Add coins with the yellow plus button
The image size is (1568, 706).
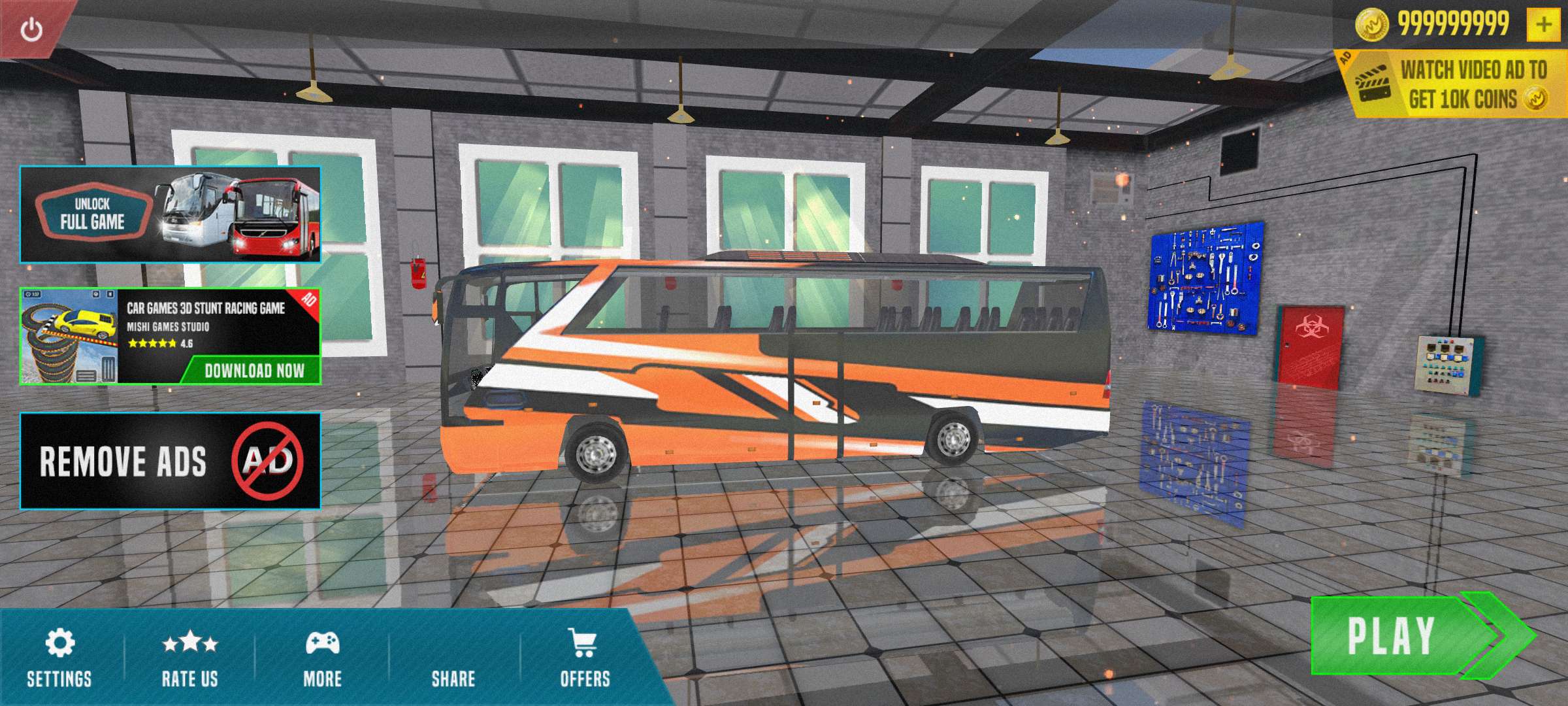[1543, 25]
